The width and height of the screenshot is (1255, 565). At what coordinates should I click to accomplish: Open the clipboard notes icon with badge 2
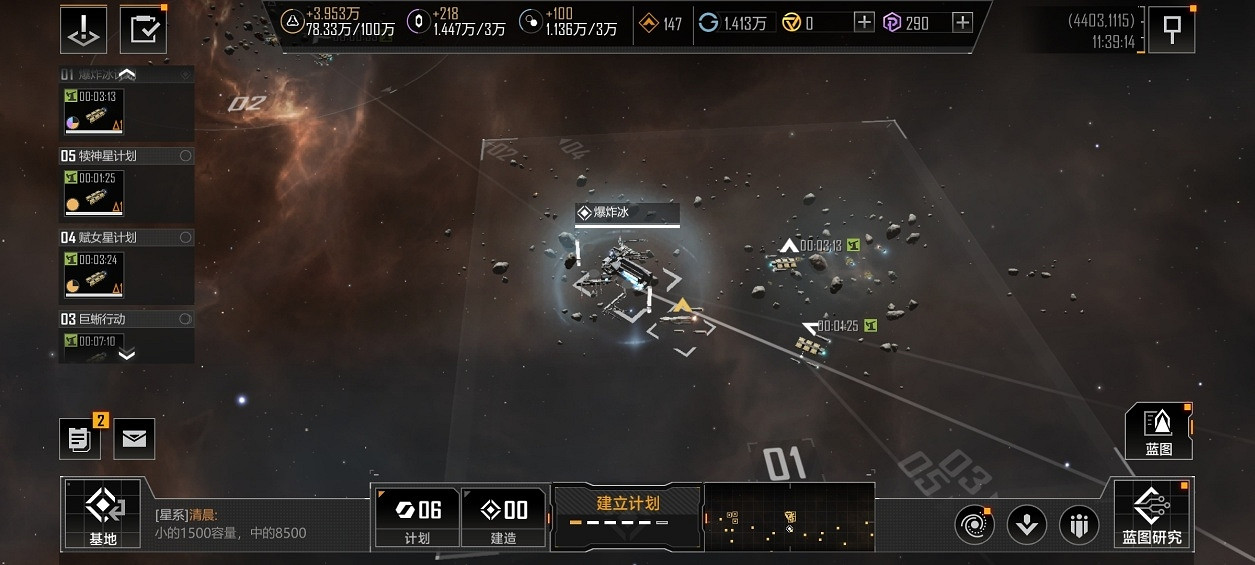(79, 438)
